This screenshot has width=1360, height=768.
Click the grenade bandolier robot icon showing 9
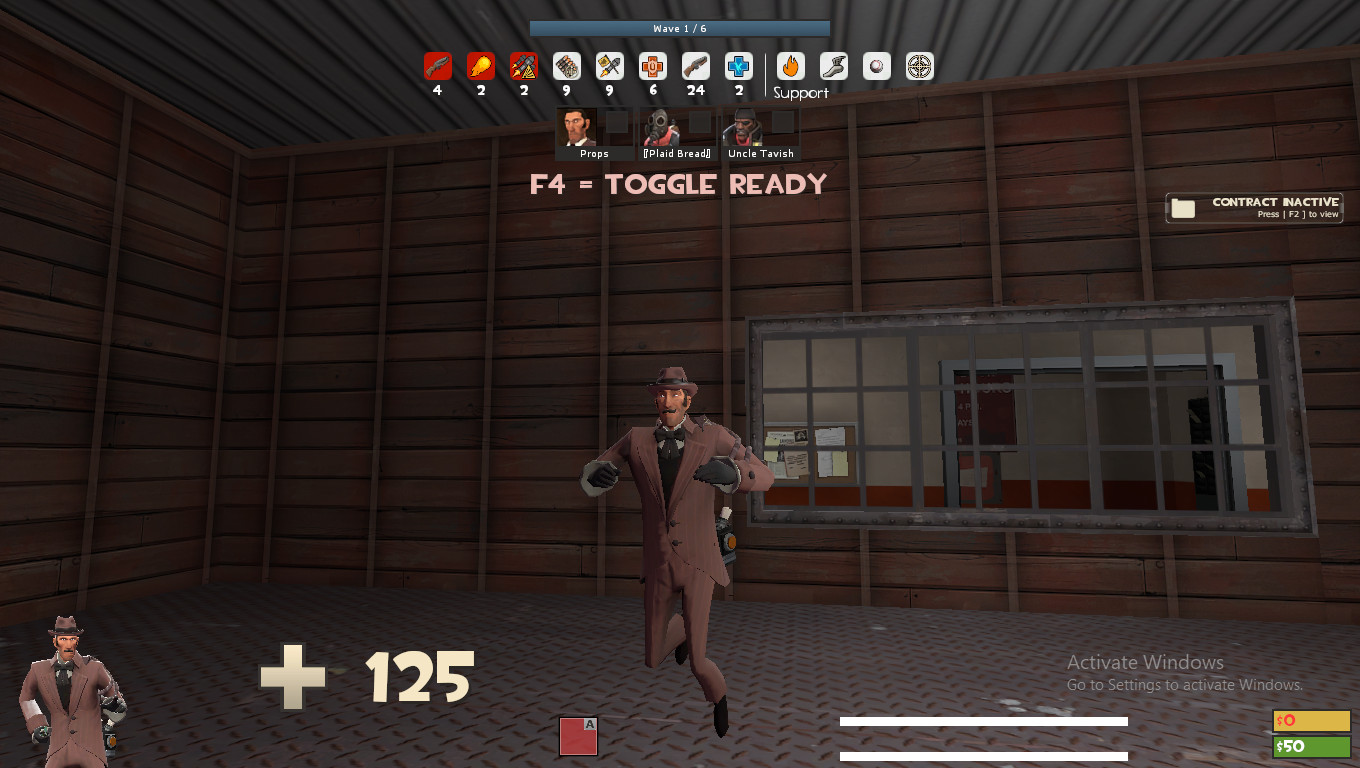pyautogui.click(x=566, y=65)
